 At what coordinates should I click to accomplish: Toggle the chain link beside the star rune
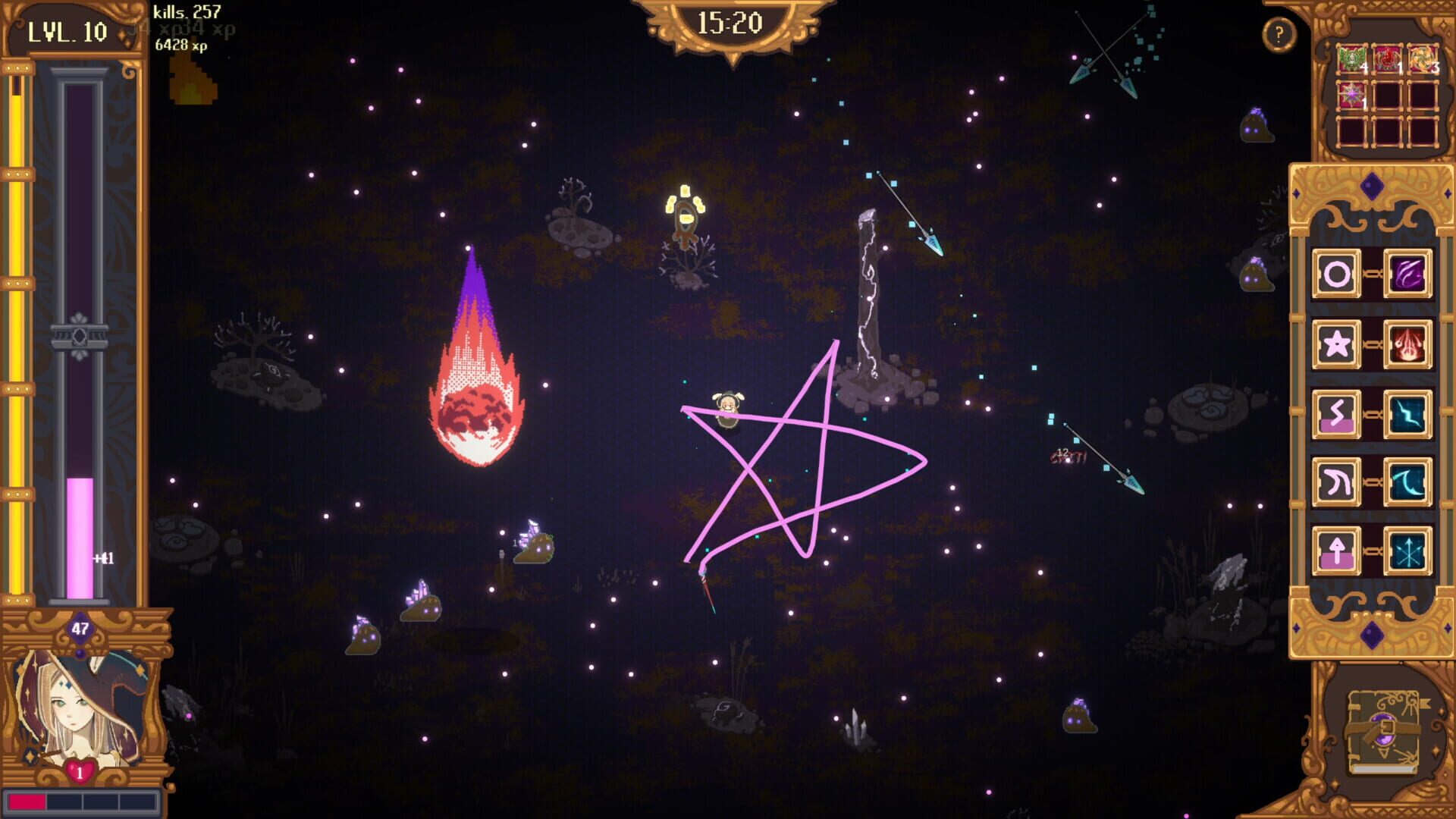(x=1373, y=342)
